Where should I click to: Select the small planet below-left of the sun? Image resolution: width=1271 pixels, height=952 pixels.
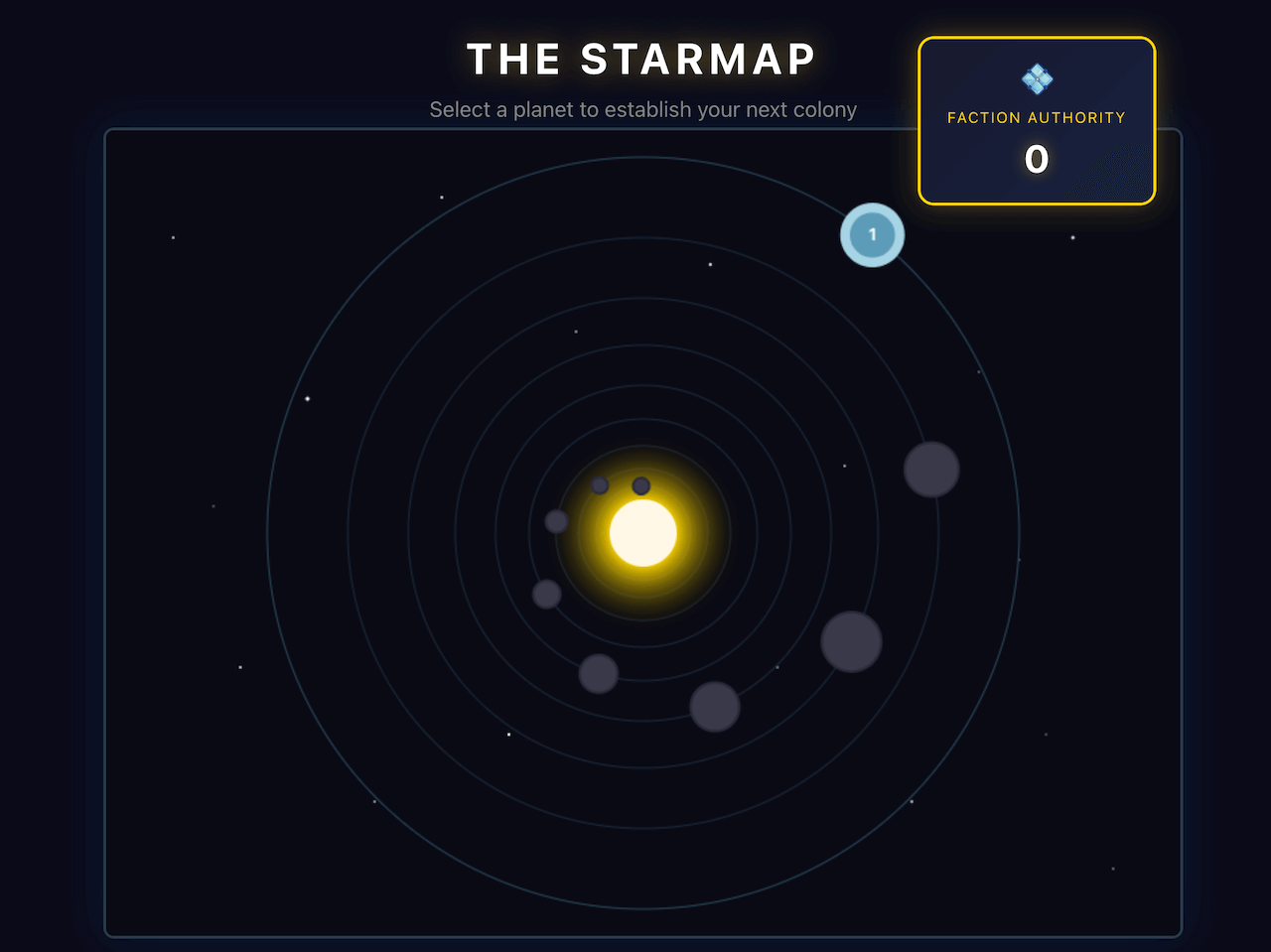point(545,594)
